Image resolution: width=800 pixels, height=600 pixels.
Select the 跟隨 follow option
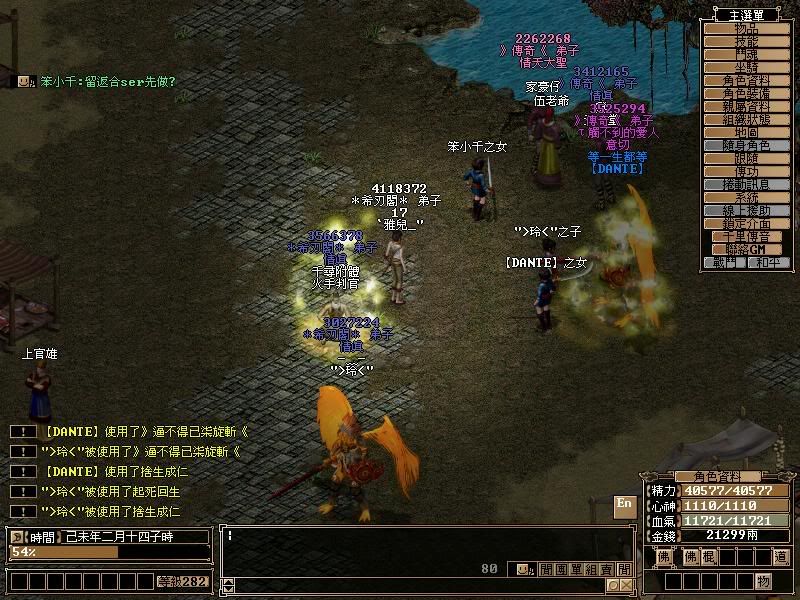tap(747, 158)
